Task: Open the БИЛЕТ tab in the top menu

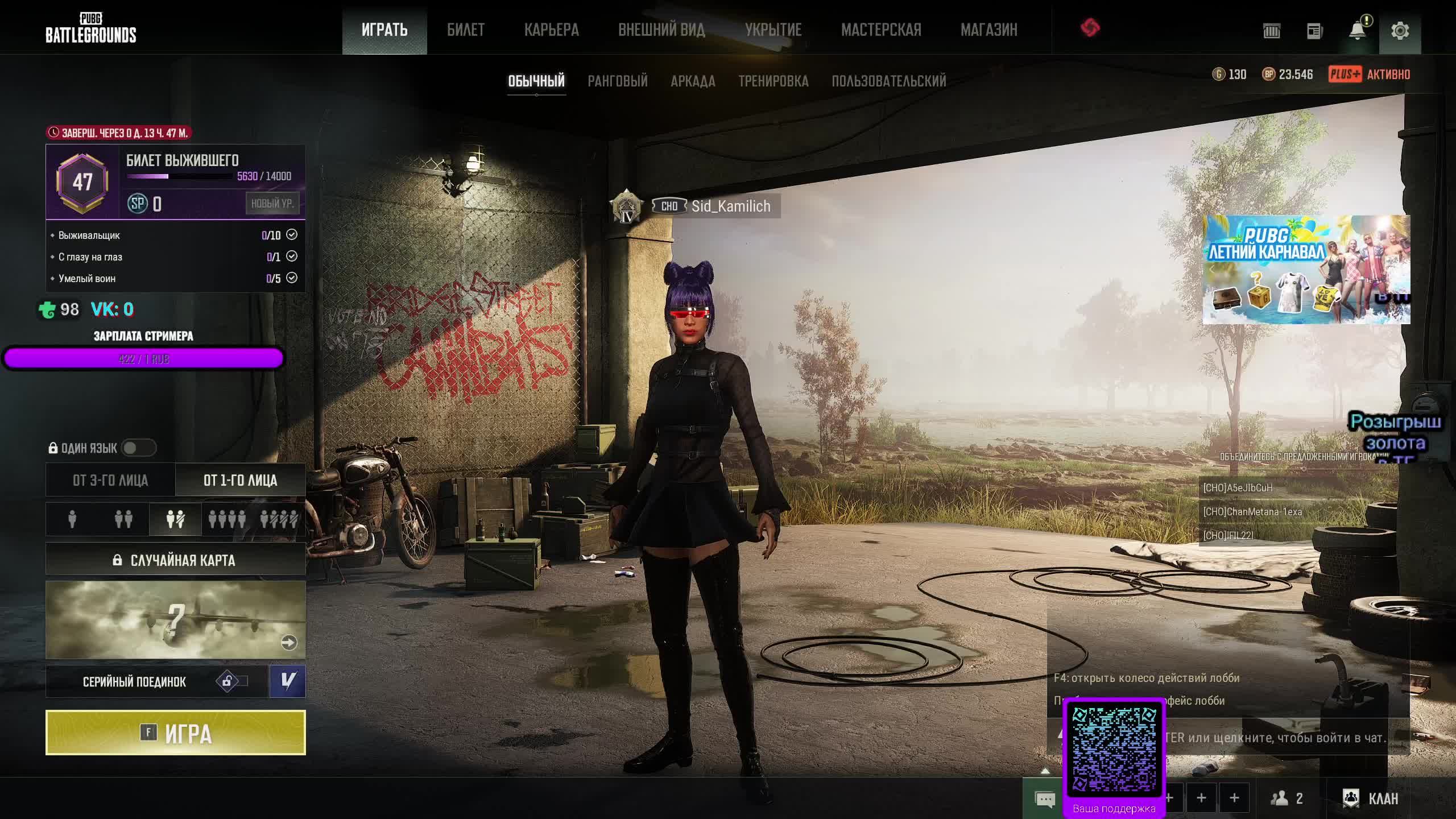Action: (x=465, y=30)
